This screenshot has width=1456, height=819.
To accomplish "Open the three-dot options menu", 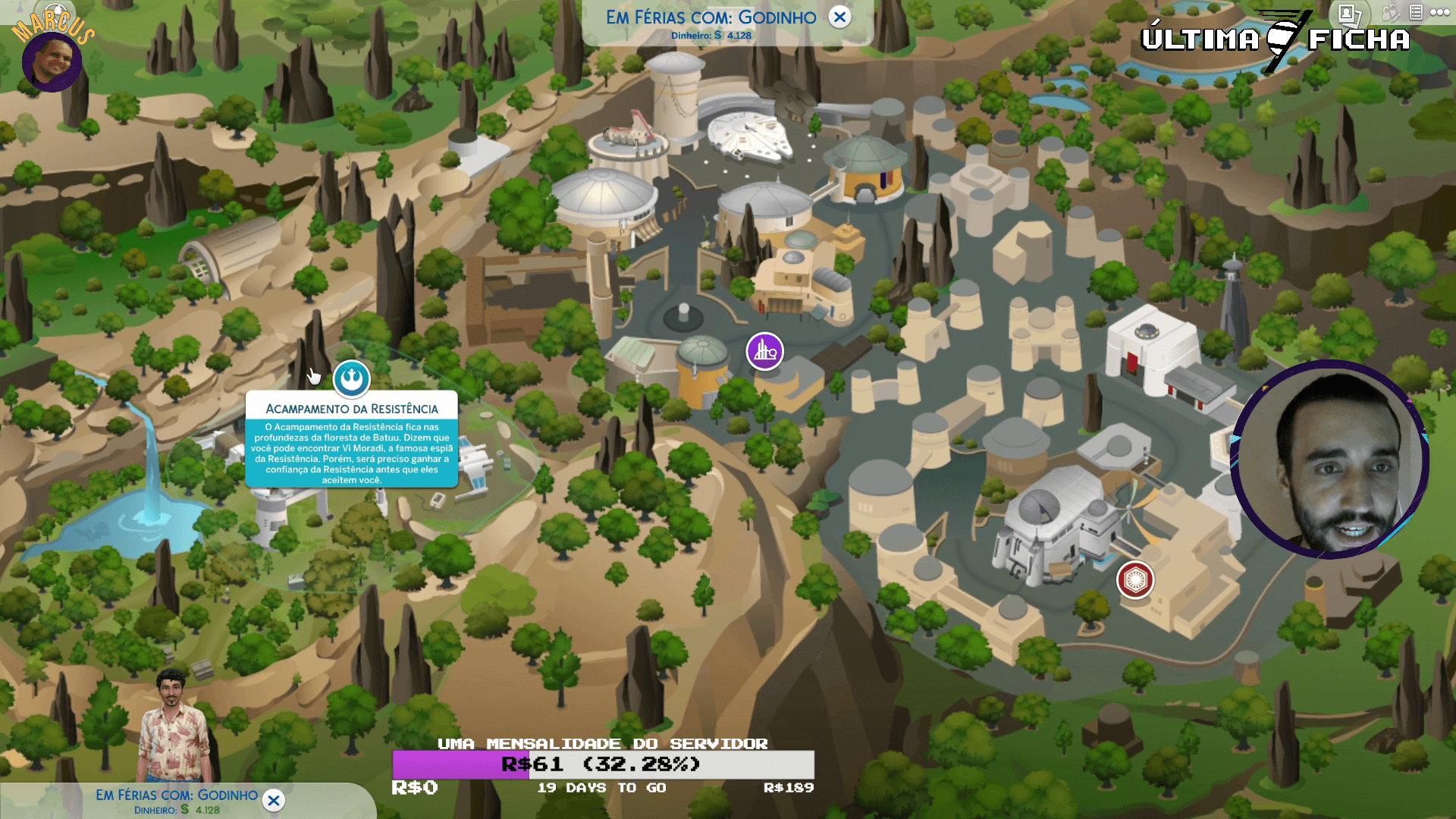I will click(1440, 13).
